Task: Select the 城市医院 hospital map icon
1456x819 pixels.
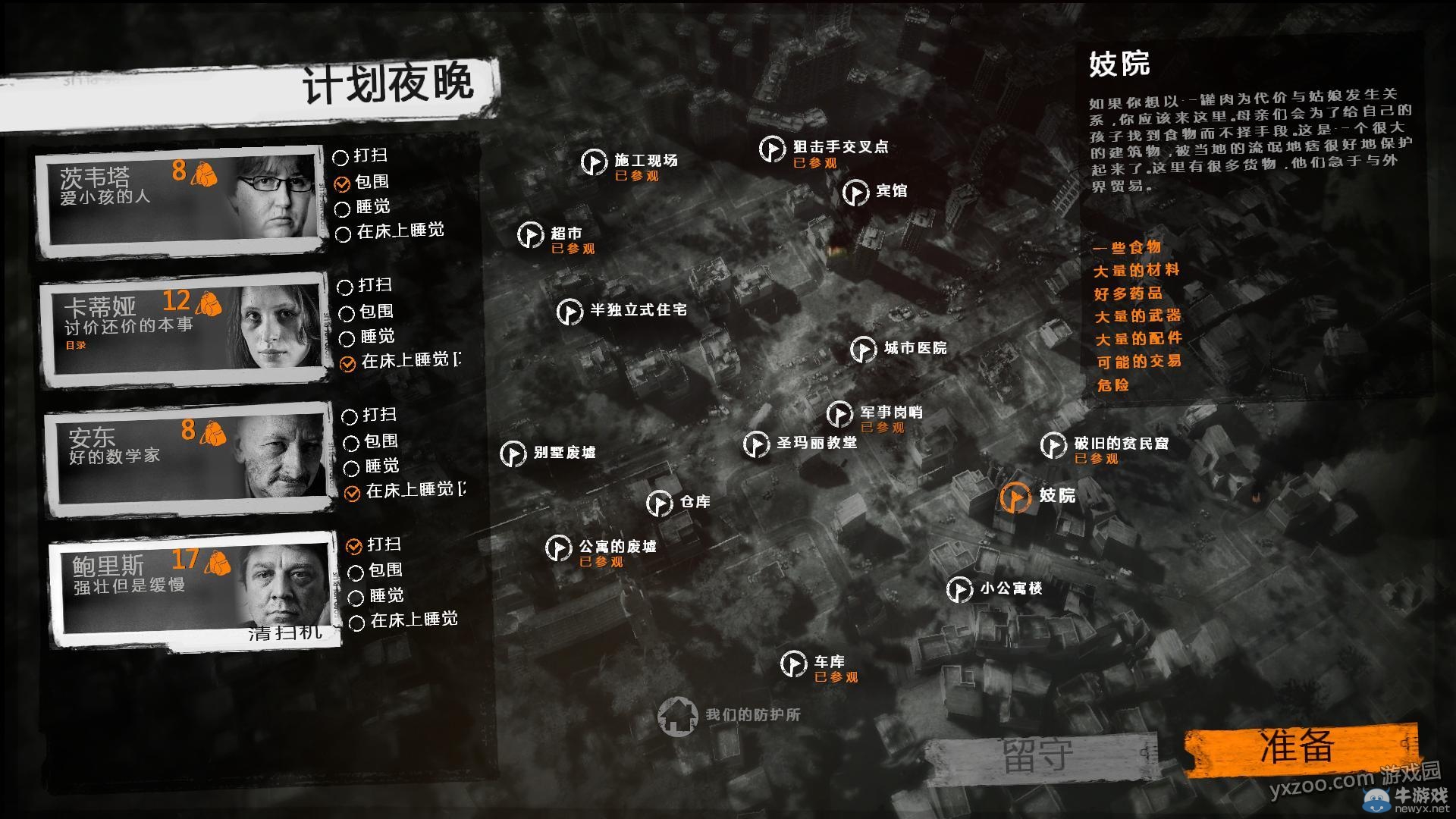Action: (x=863, y=350)
